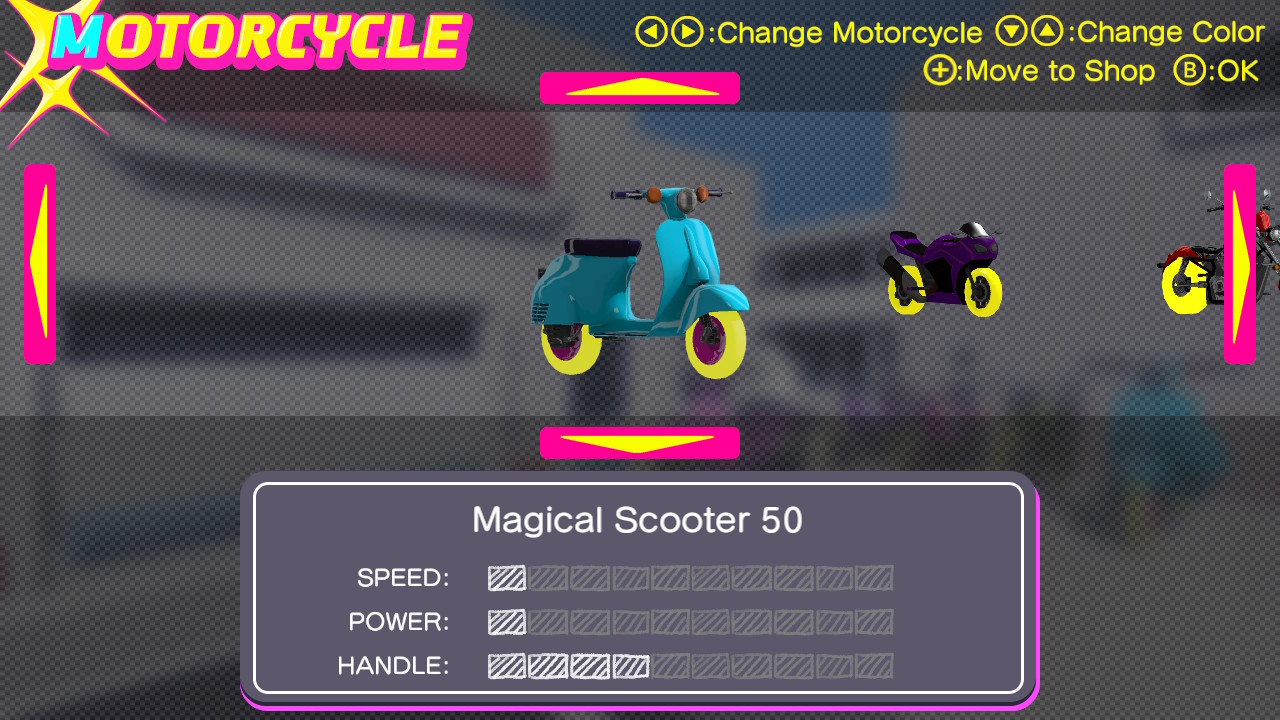Click the down arrow below the scooter
Image resolution: width=1280 pixels, height=720 pixels.
tap(640, 442)
